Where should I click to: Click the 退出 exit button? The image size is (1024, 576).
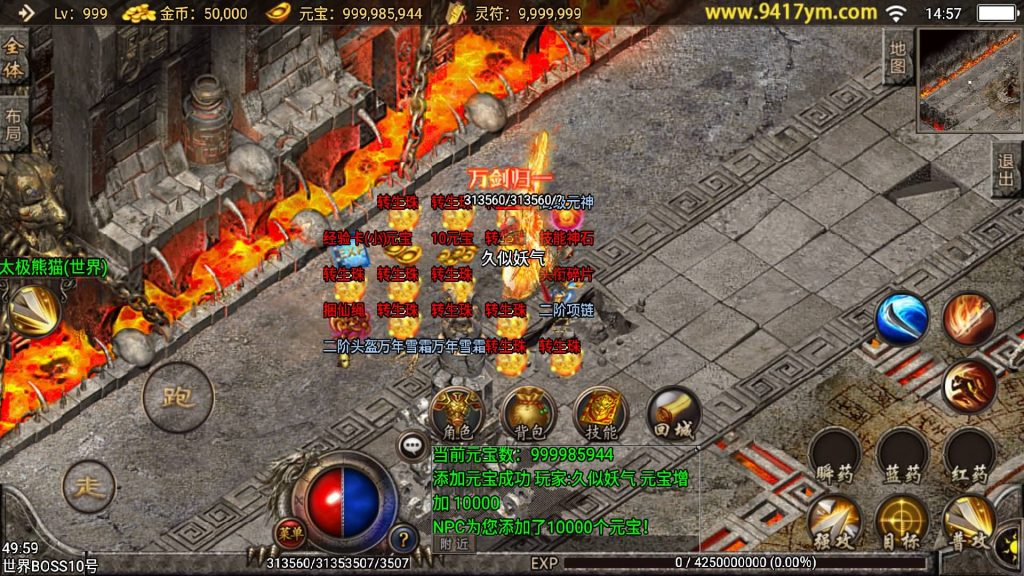click(x=1006, y=170)
